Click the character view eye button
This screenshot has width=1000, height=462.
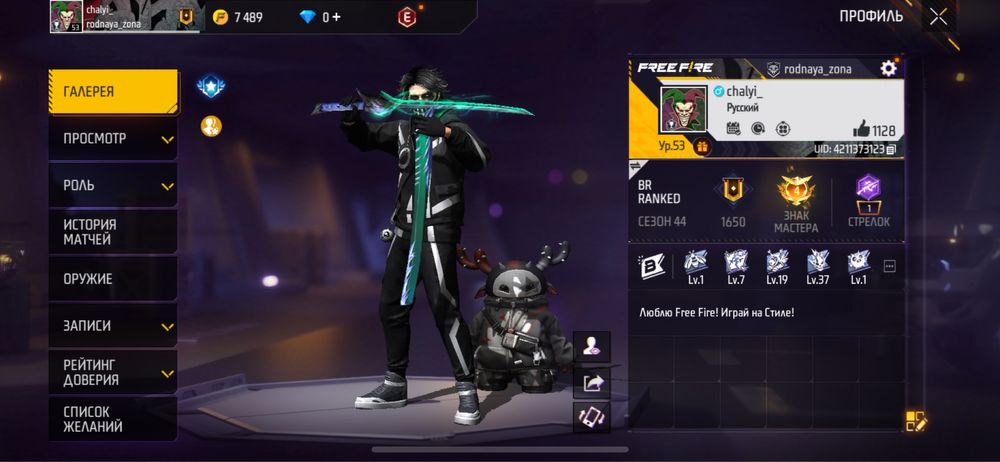point(592,347)
